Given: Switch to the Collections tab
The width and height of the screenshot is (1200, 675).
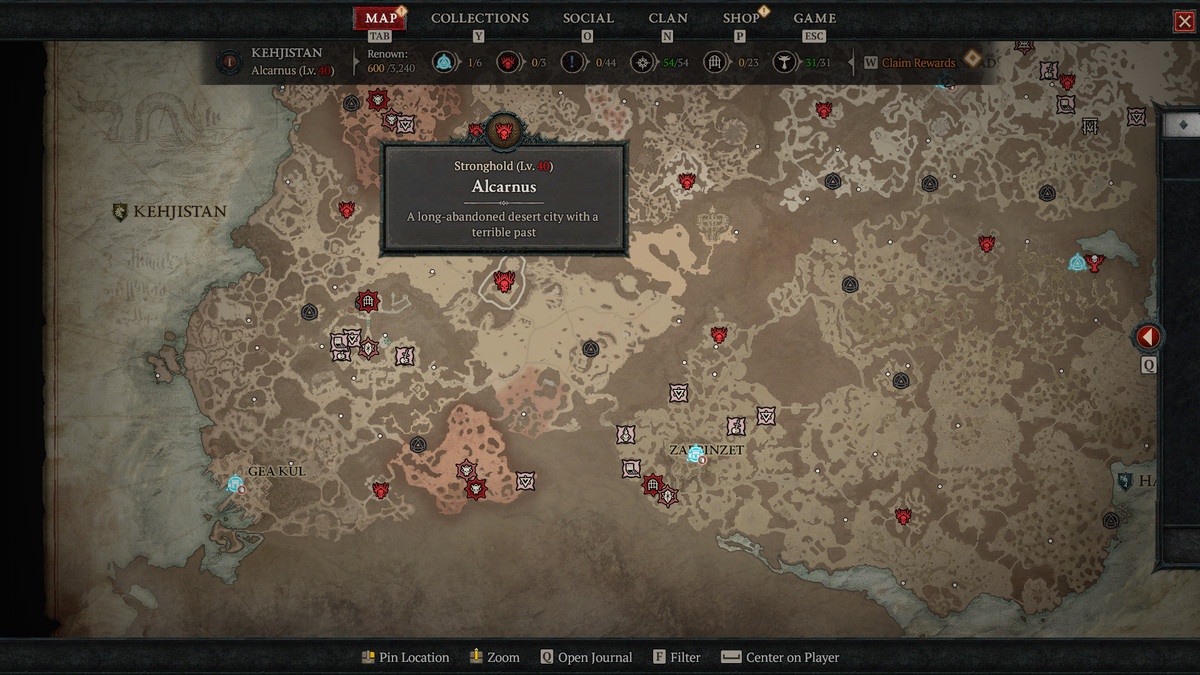Looking at the screenshot, I should coord(479,18).
